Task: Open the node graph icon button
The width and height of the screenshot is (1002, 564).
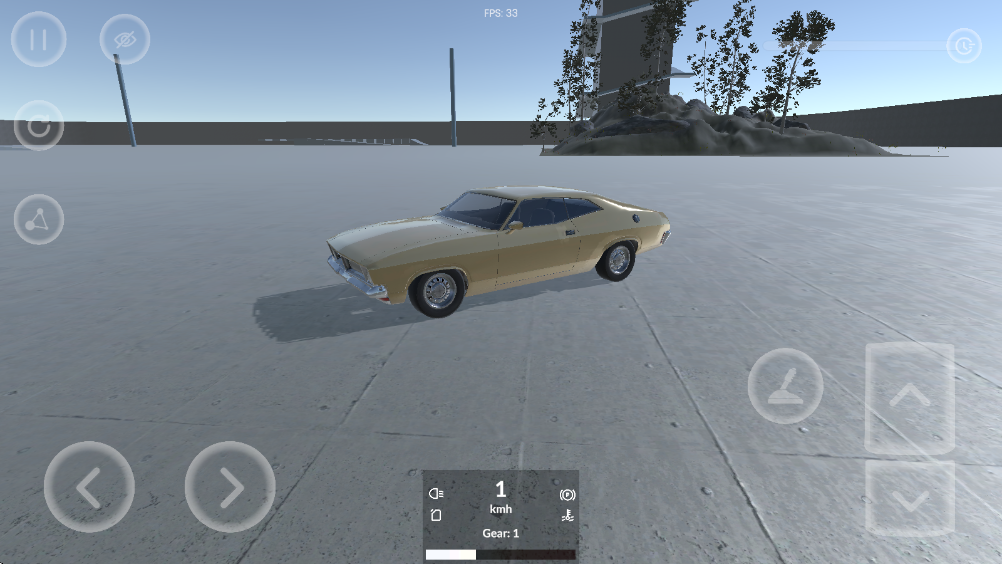Action: pyautogui.click(x=39, y=220)
